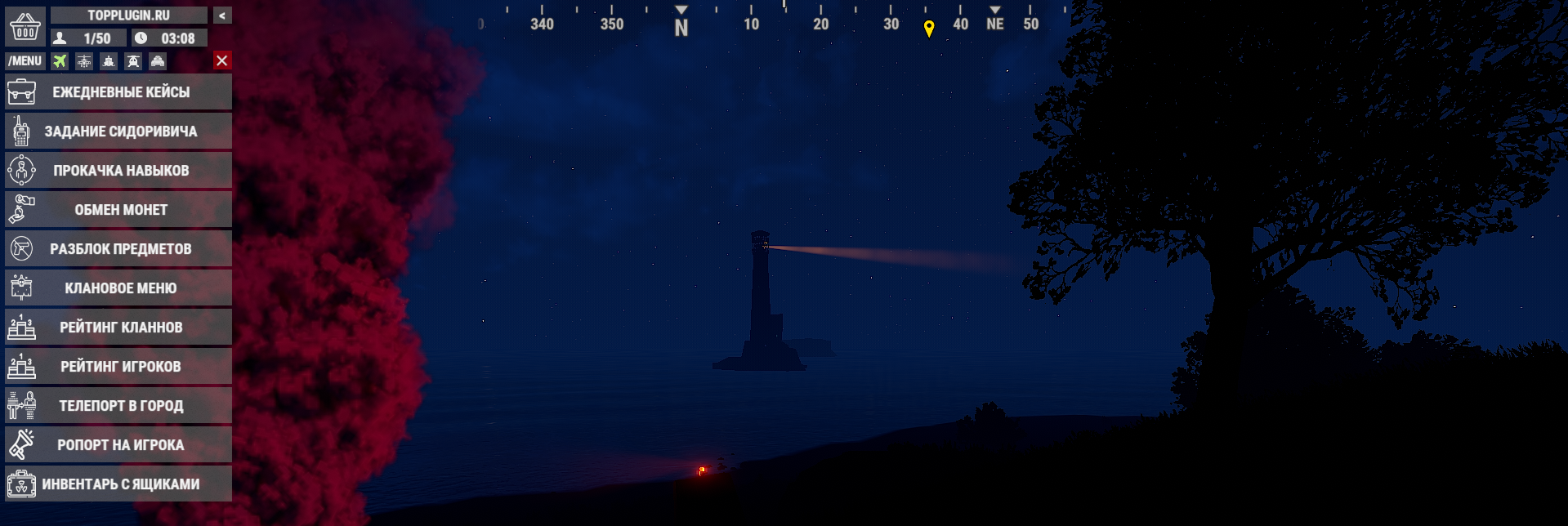Open Ежедневные кейсы (daily cases)
This screenshot has height=526, width=1568.
118,92
